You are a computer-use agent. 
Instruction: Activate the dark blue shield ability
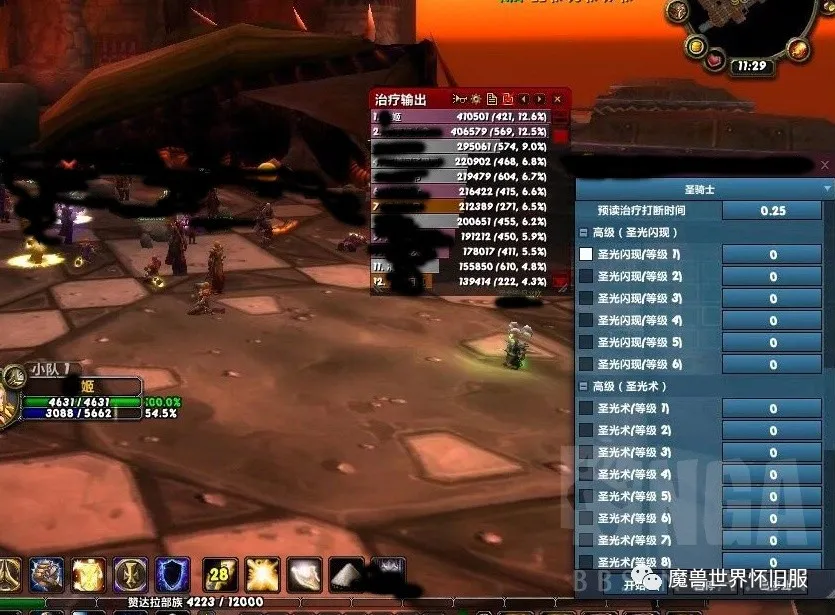[172, 575]
